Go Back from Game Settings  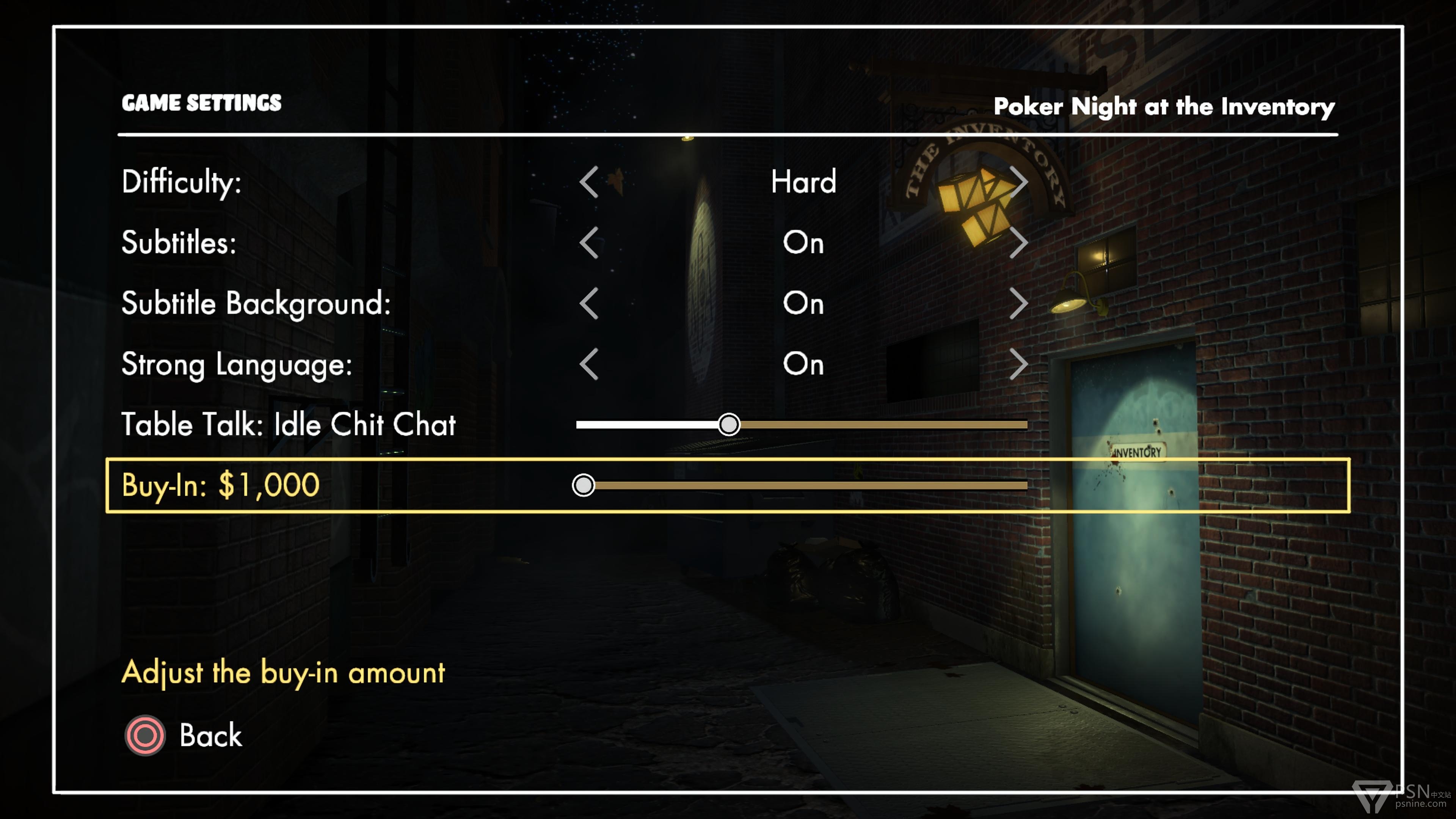pos(184,735)
